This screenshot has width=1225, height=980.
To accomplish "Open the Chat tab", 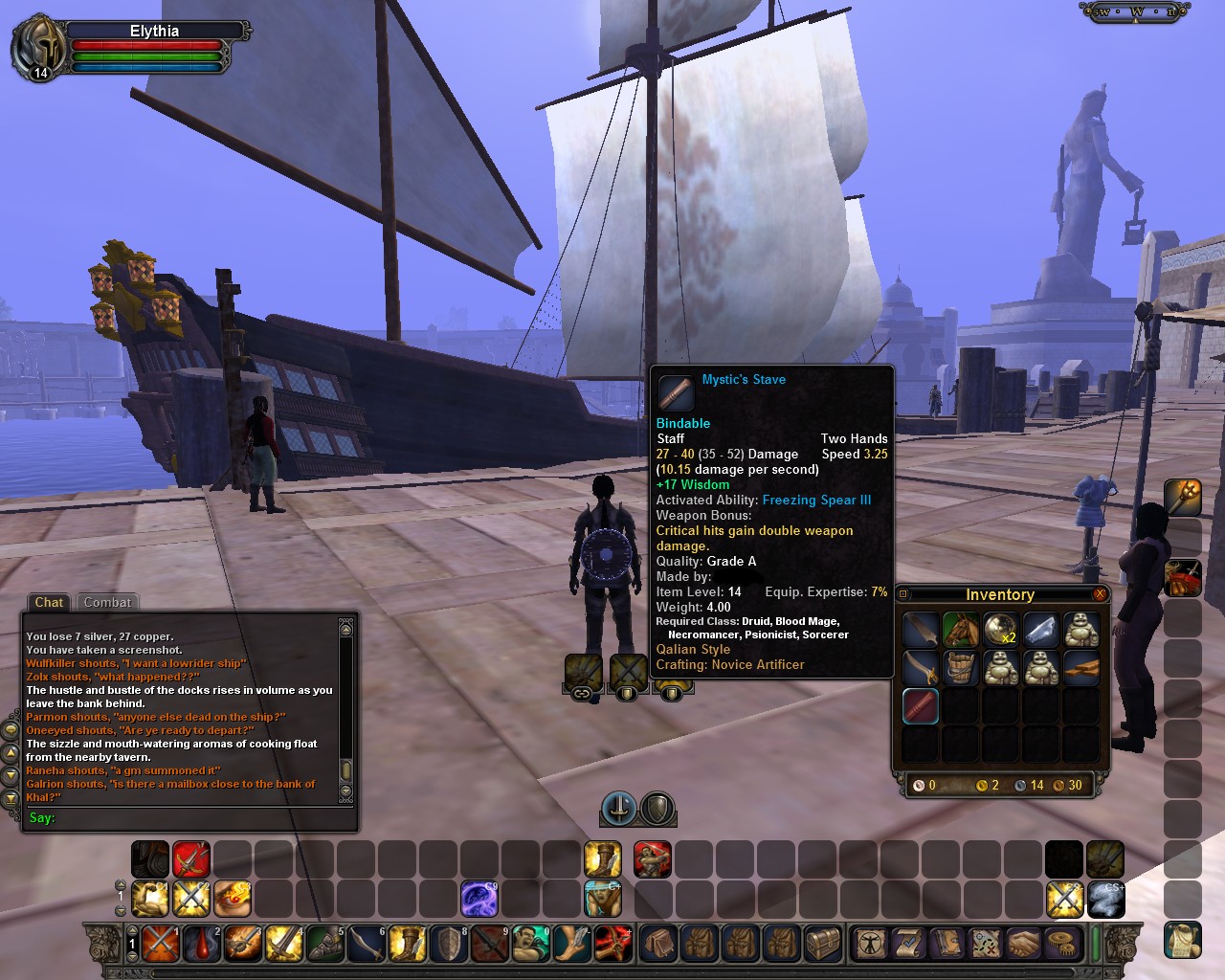I will click(x=49, y=602).
